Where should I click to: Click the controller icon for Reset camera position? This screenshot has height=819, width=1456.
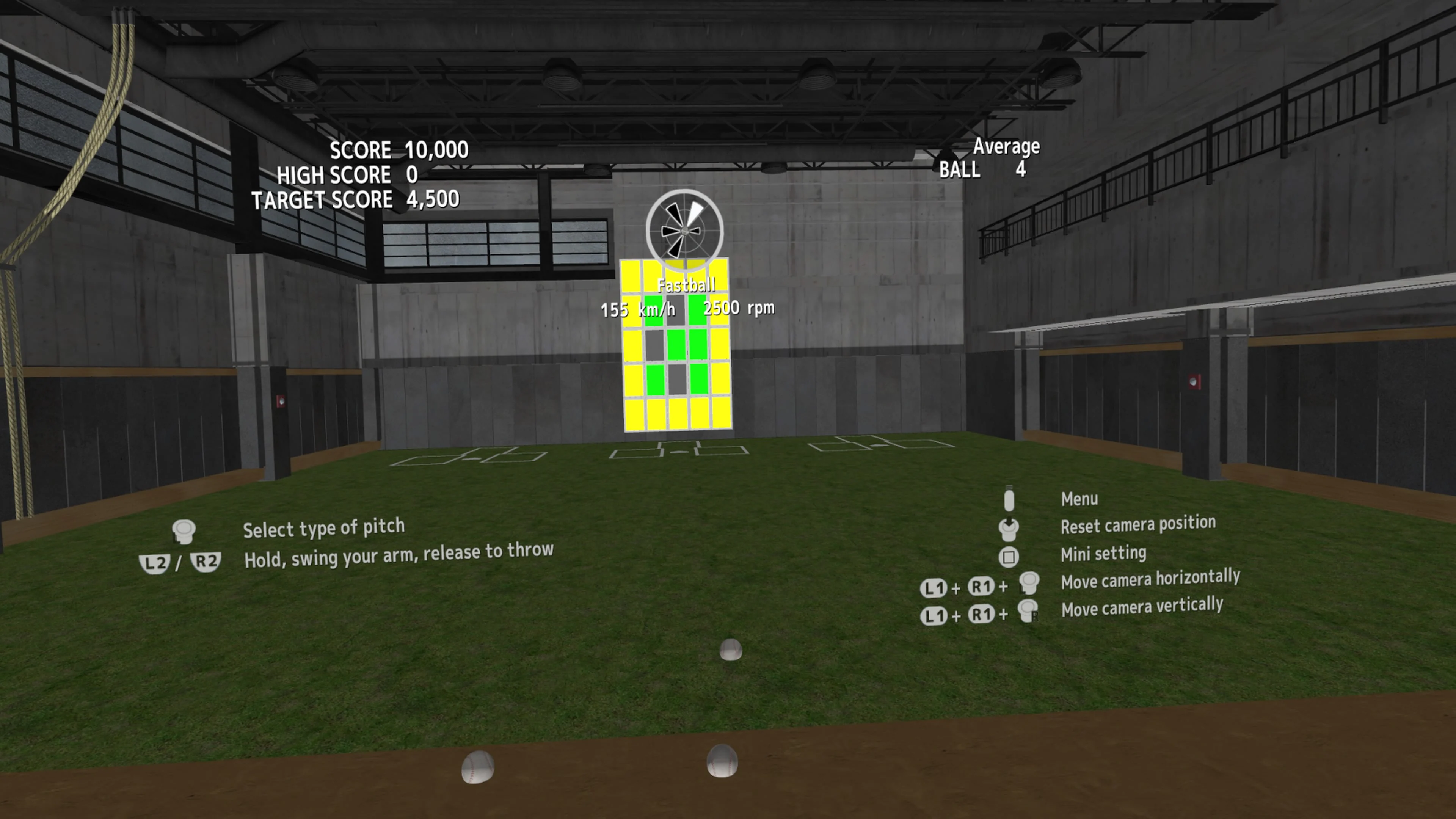(x=1009, y=529)
